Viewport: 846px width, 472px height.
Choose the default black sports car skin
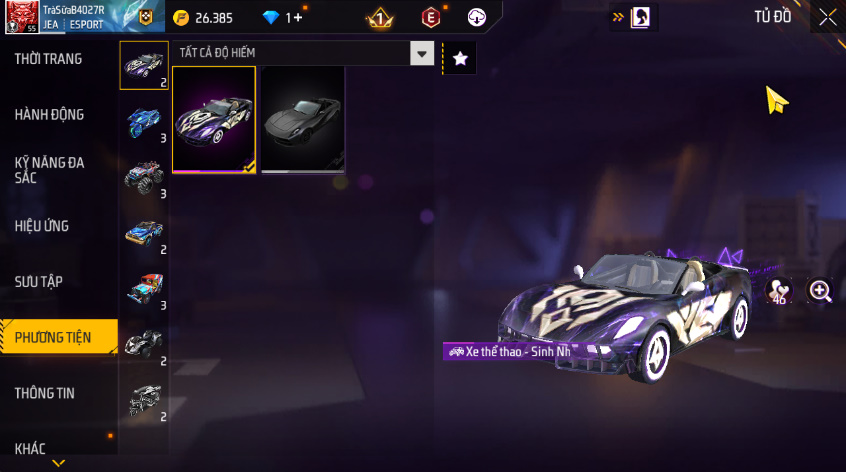(302, 120)
